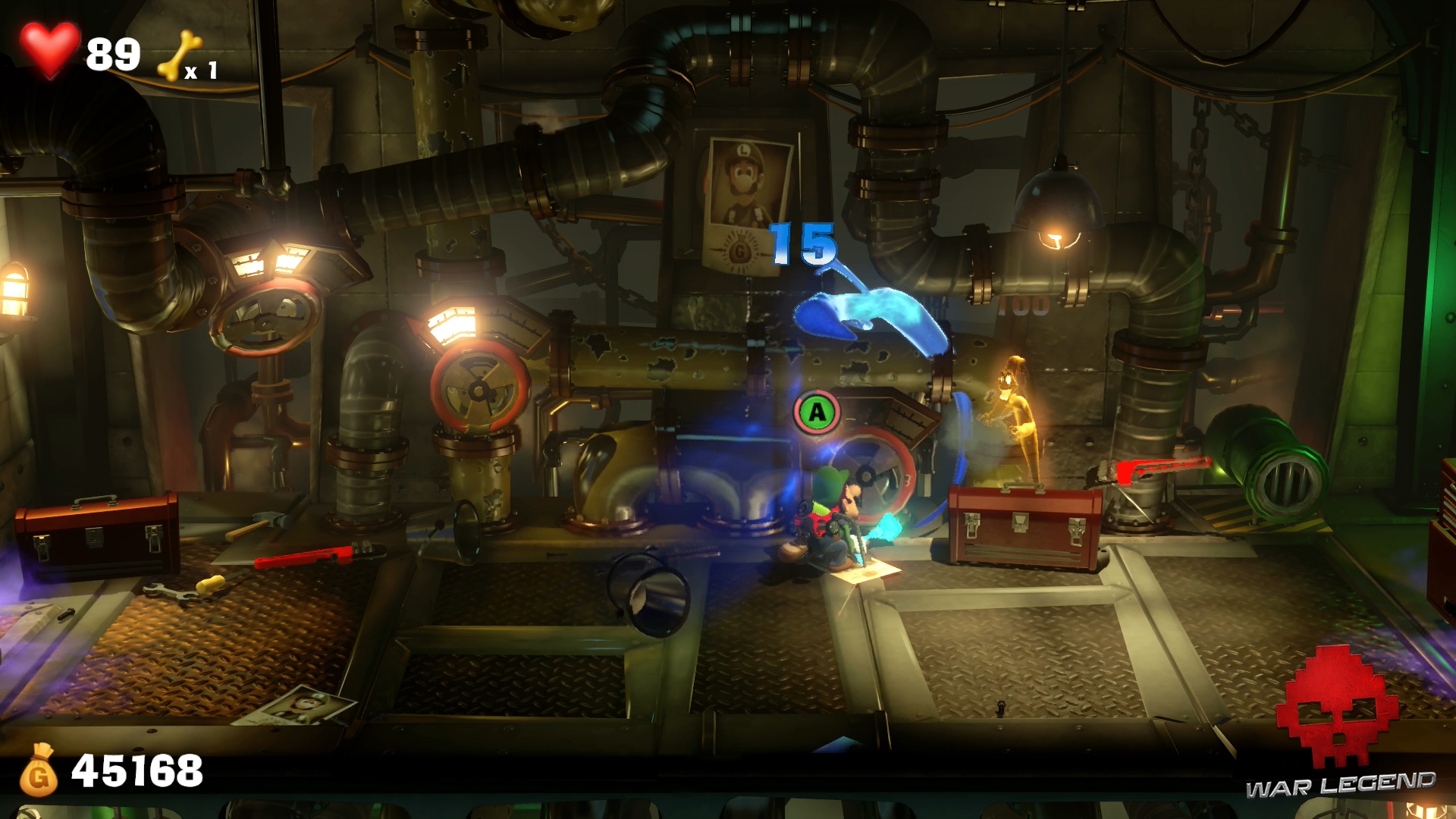
Task: Select the gold money bag icon
Action: pos(39,770)
